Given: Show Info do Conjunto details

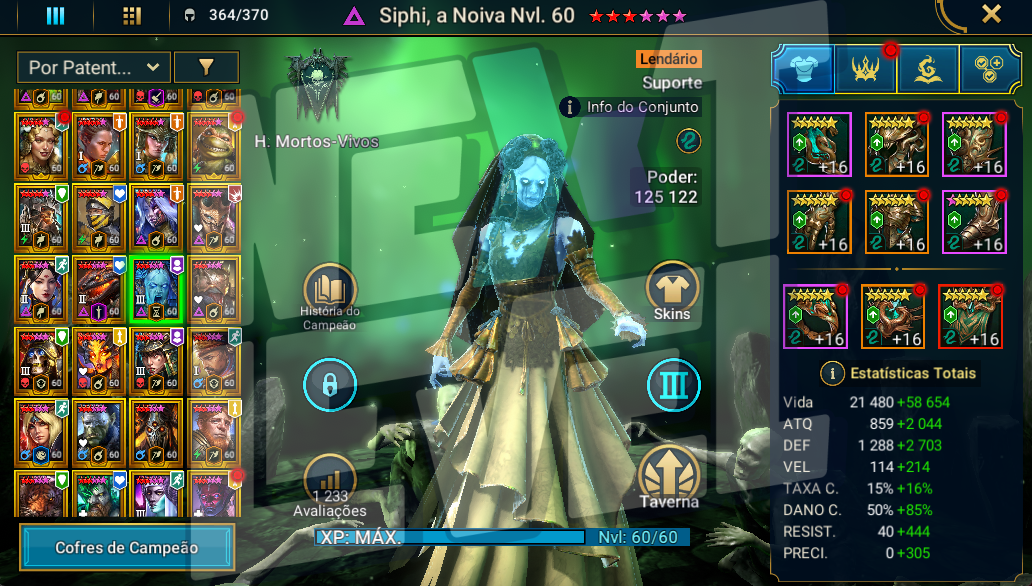Looking at the screenshot, I should pos(630,107).
